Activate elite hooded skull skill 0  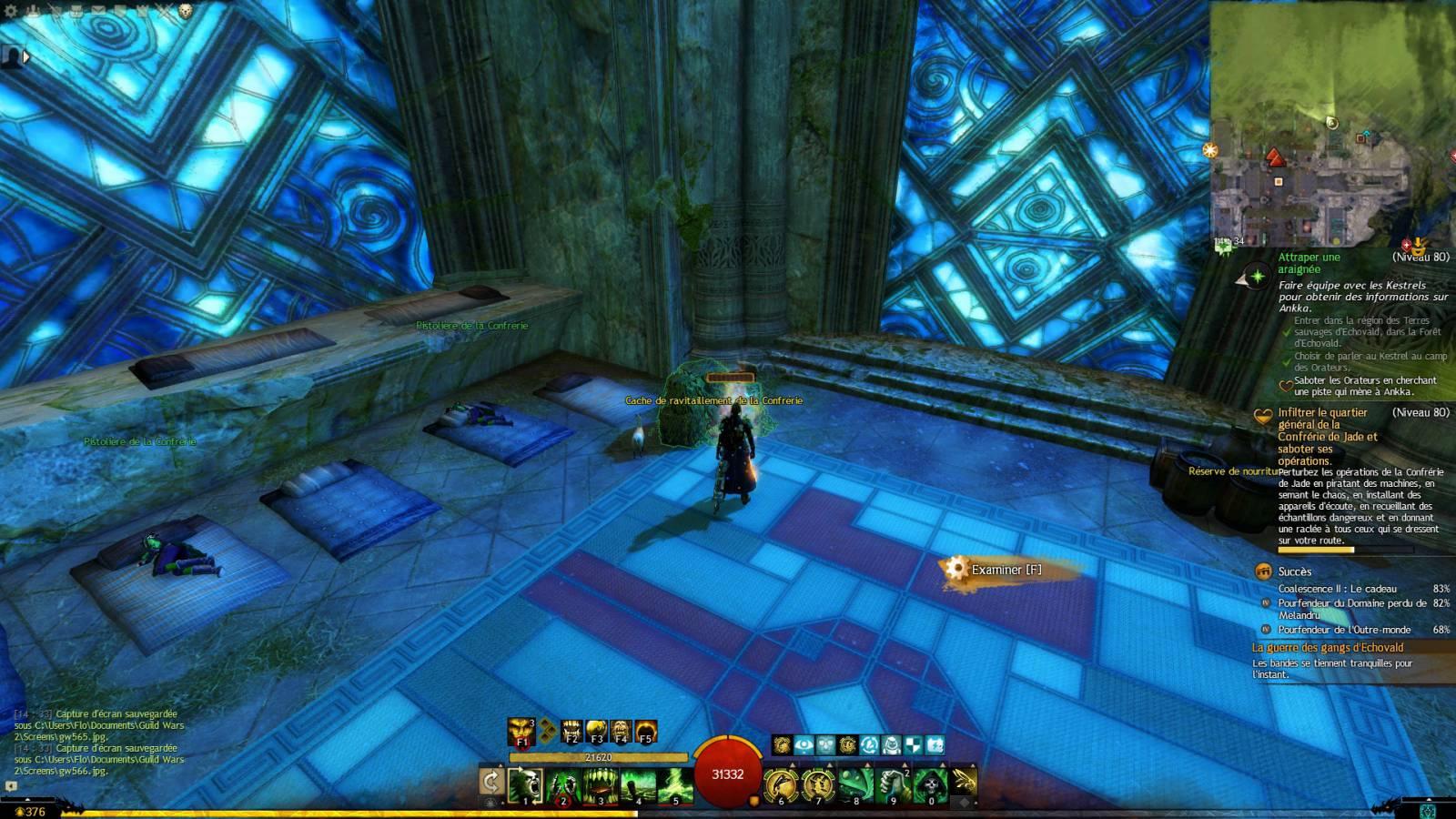(930, 784)
